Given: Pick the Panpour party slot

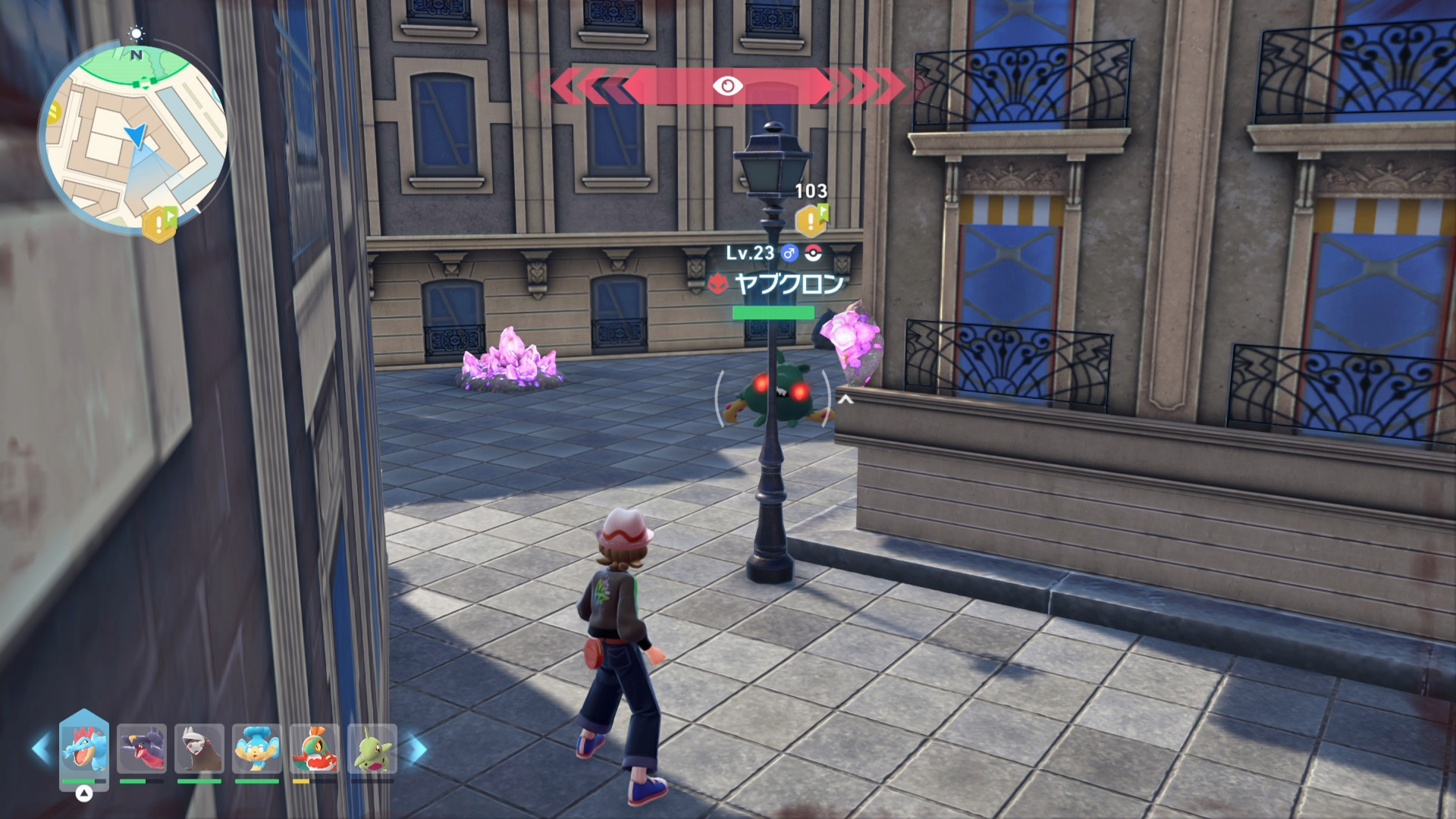Looking at the screenshot, I should 257,748.
